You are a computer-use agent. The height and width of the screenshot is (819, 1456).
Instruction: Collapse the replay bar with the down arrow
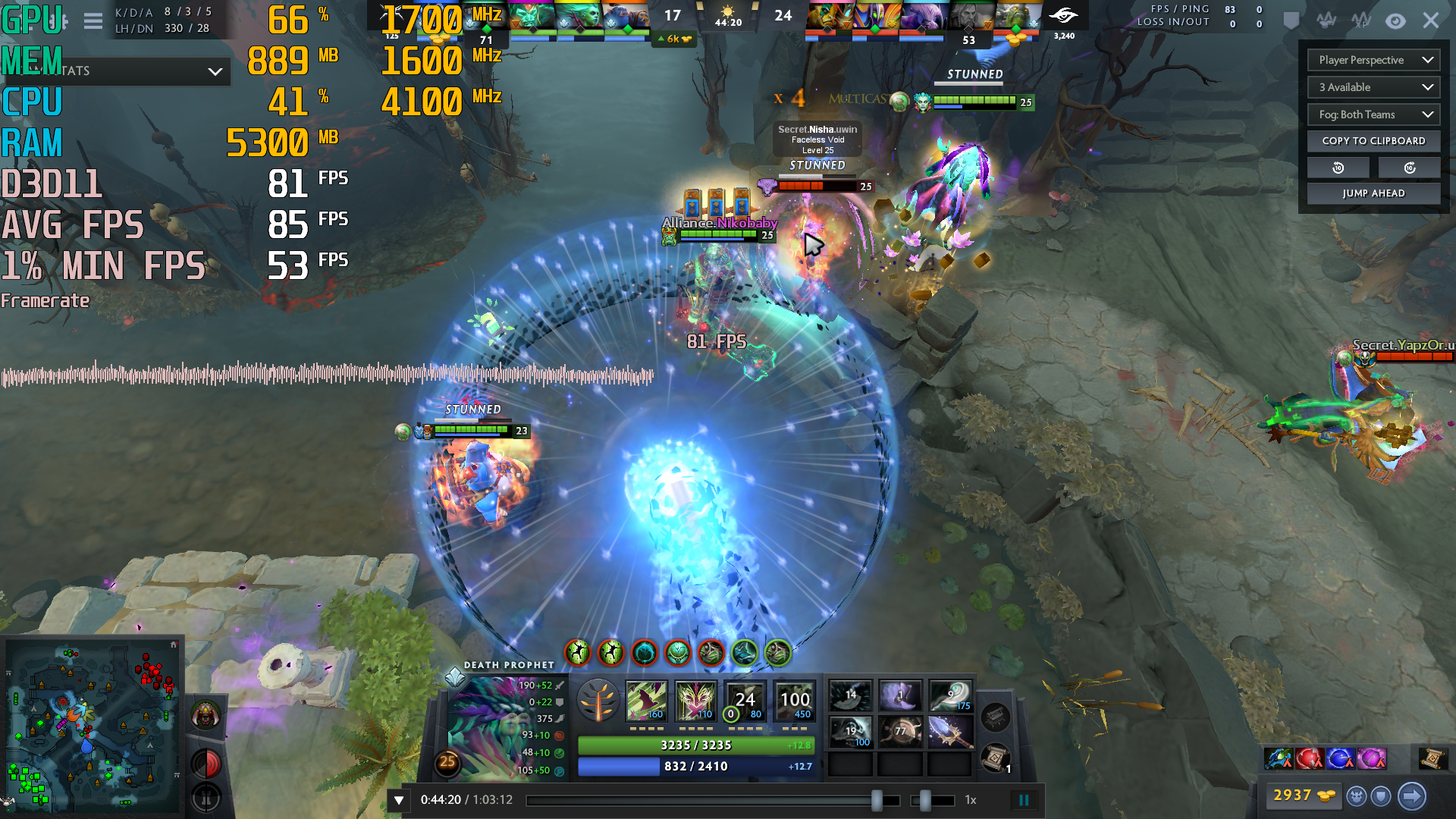point(399,800)
